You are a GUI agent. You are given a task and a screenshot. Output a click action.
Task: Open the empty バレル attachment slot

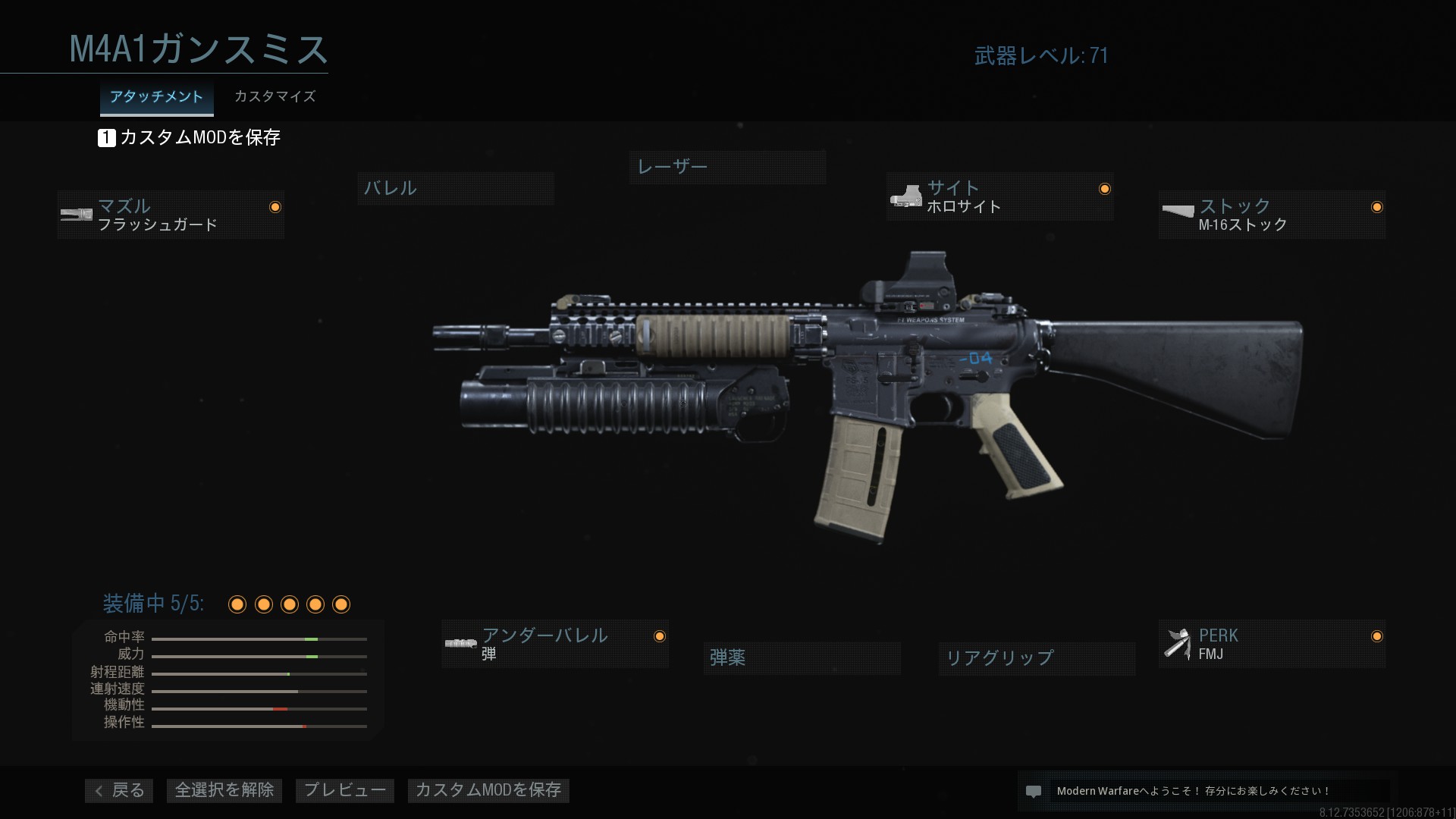pyautogui.click(x=455, y=188)
